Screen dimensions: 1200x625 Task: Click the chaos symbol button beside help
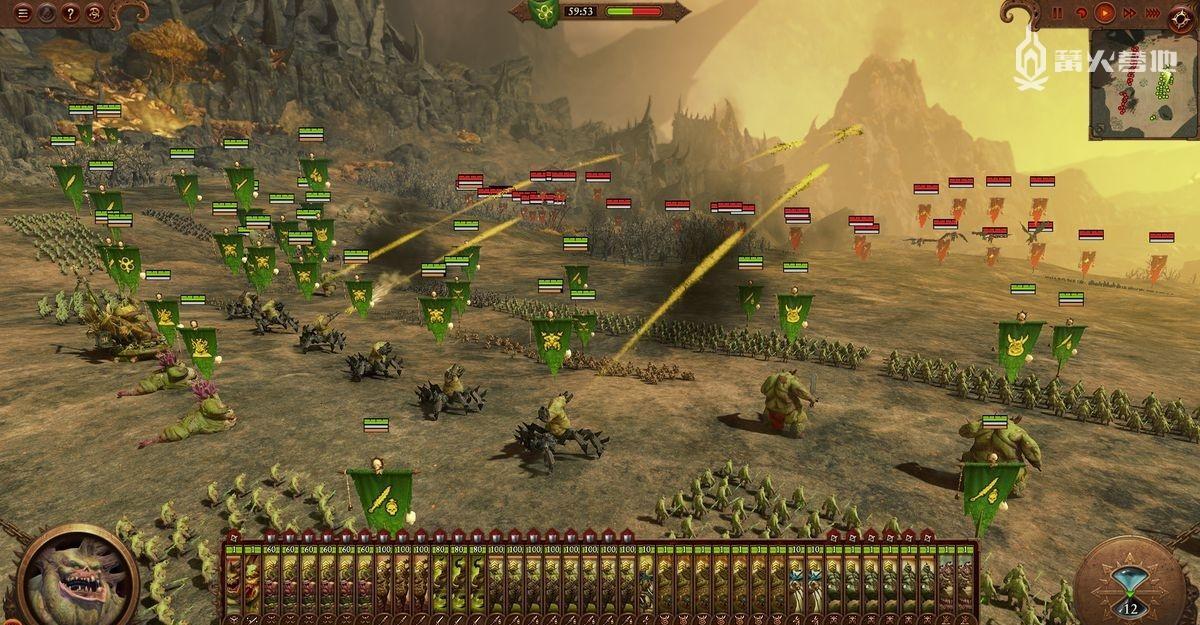95,13
